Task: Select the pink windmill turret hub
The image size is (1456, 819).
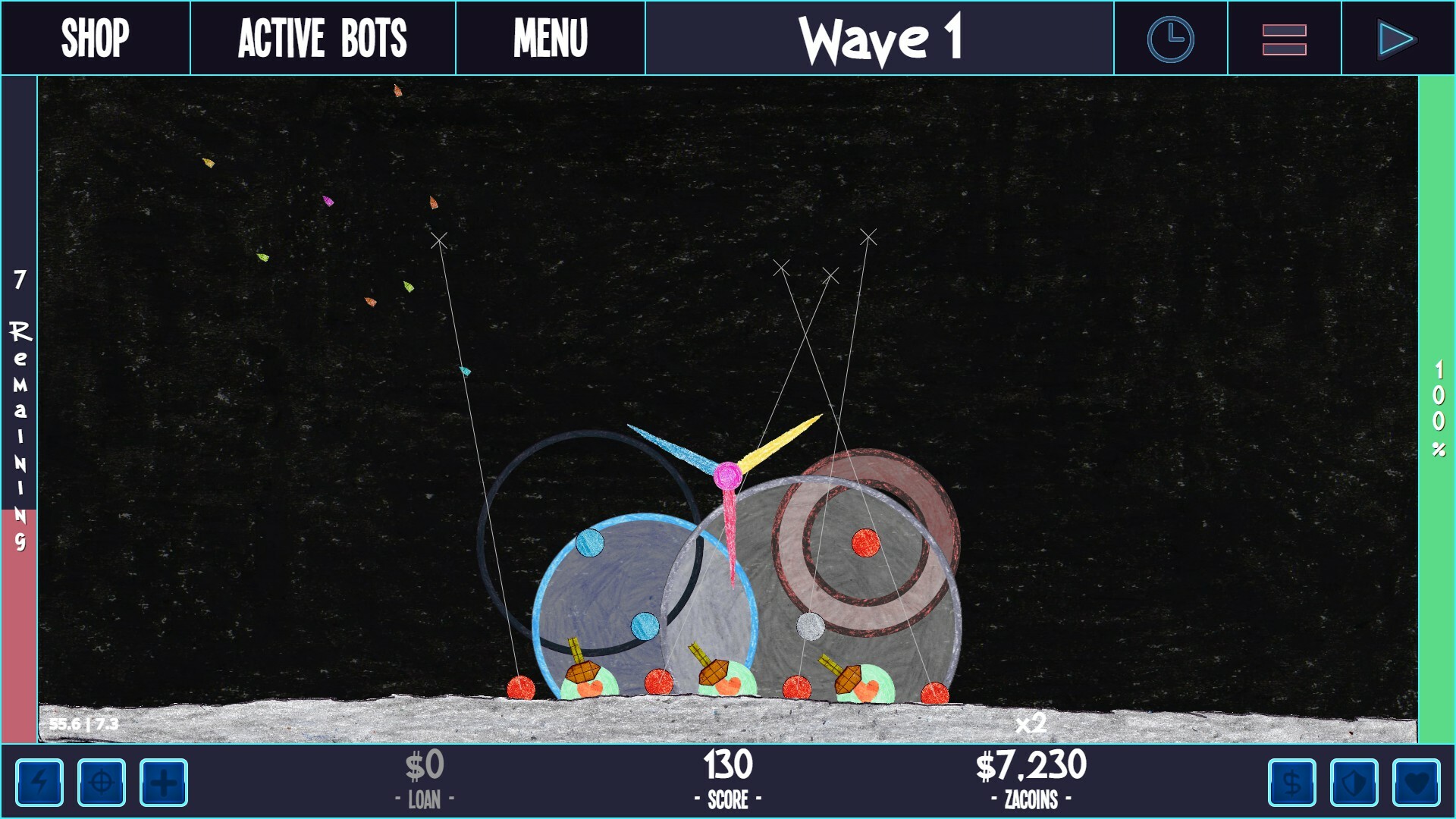Action: (x=730, y=475)
